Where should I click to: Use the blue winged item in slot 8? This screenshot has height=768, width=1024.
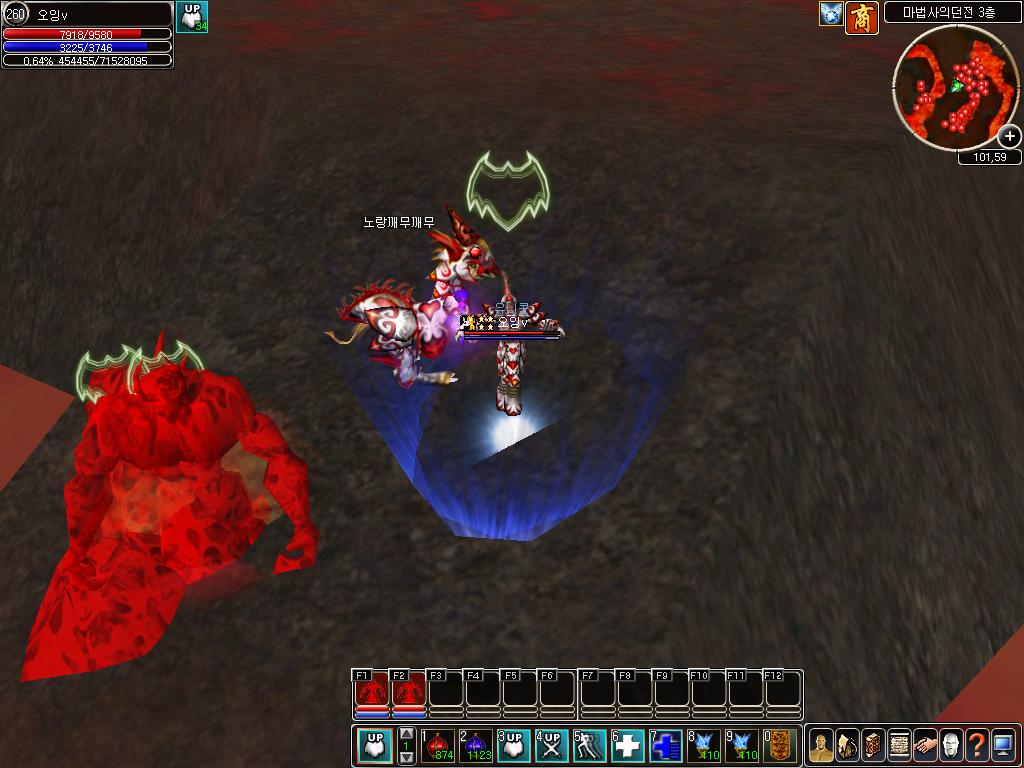click(x=704, y=746)
